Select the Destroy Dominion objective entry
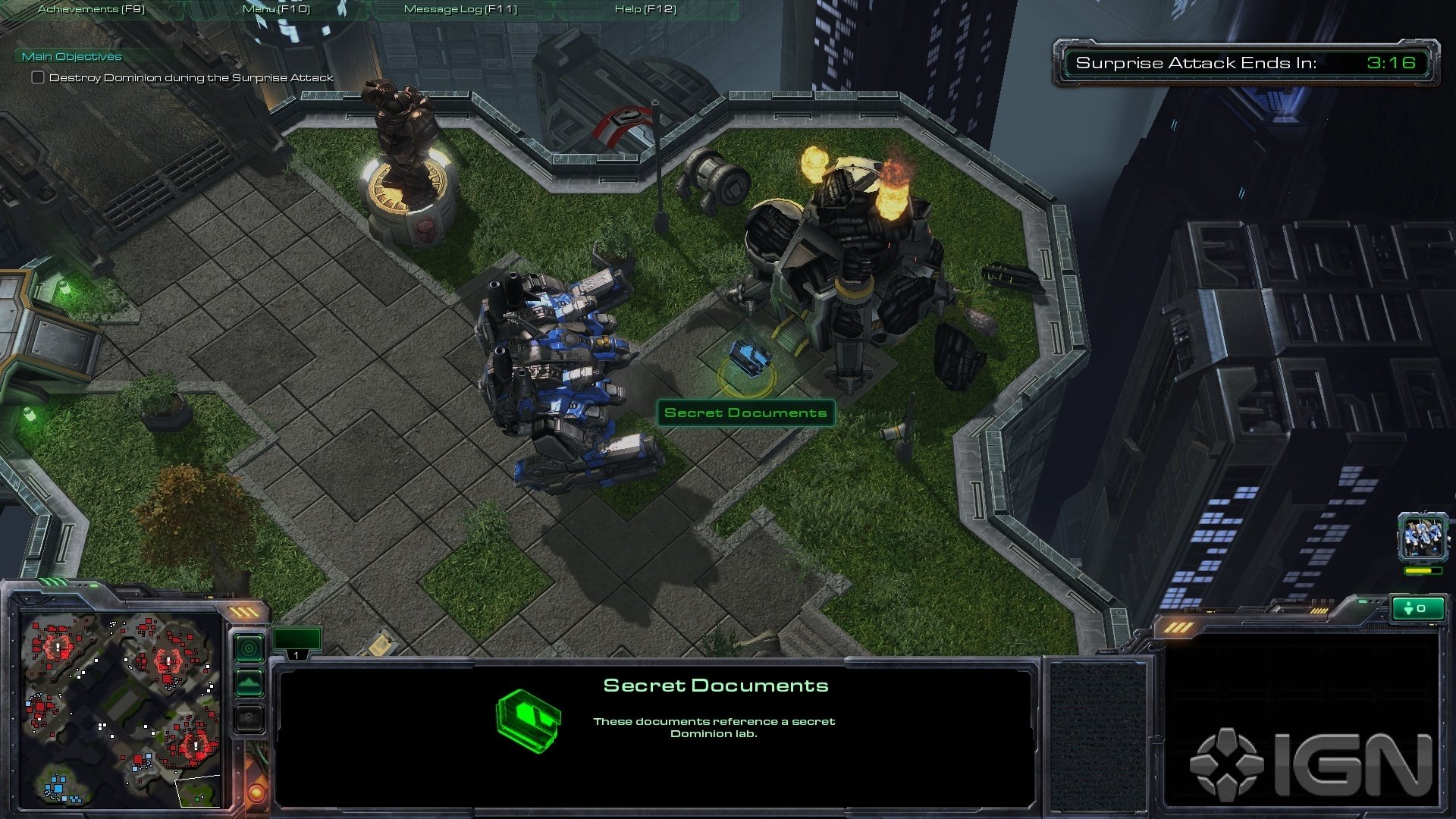Viewport: 1456px width, 819px height. 190,77
